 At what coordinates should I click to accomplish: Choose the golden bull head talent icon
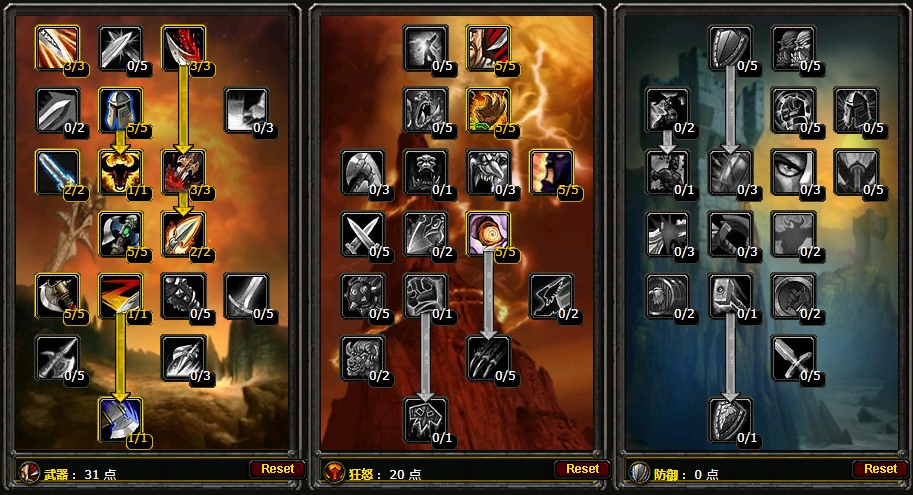click(x=120, y=171)
